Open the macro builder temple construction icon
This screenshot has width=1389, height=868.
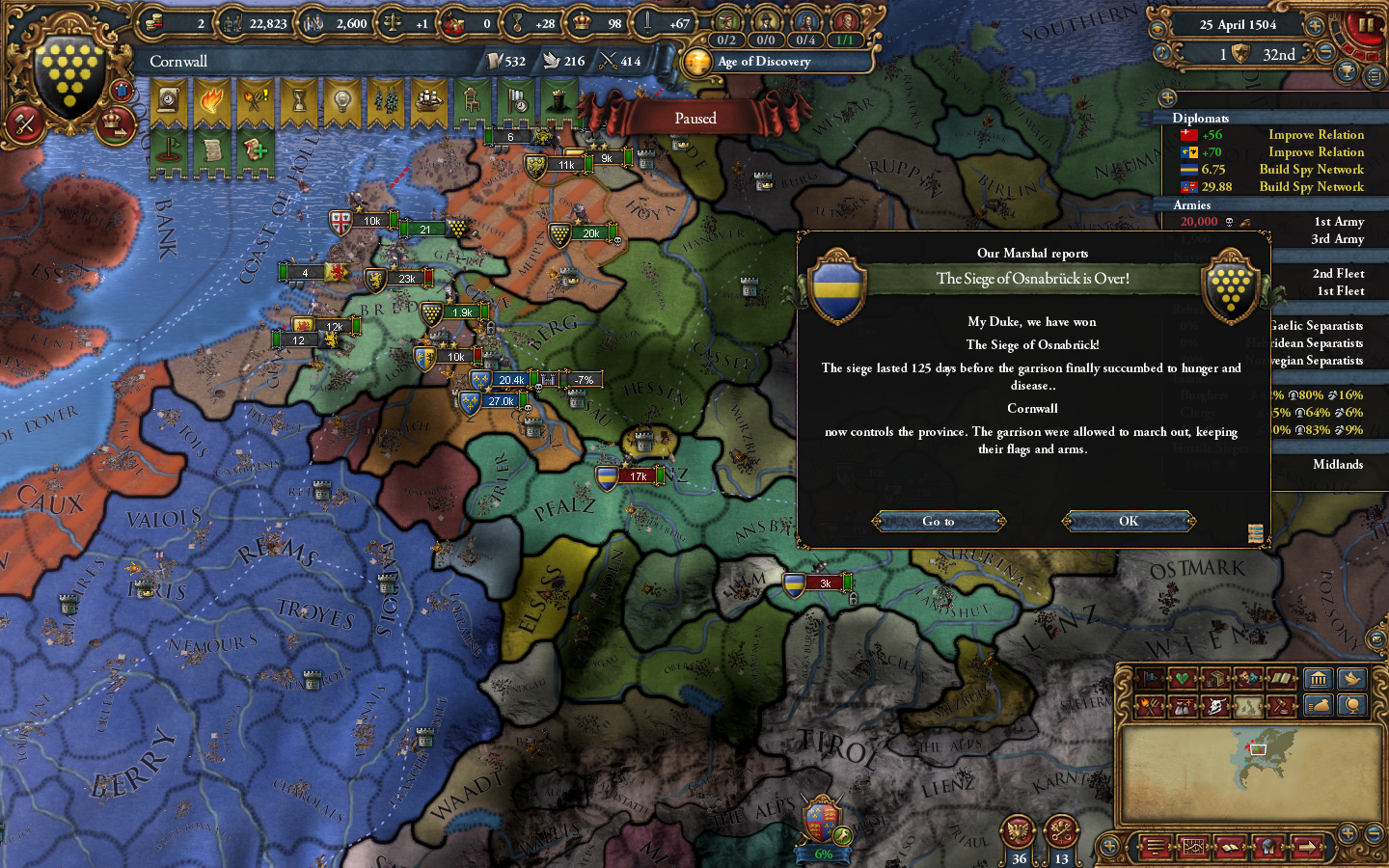[1321, 679]
